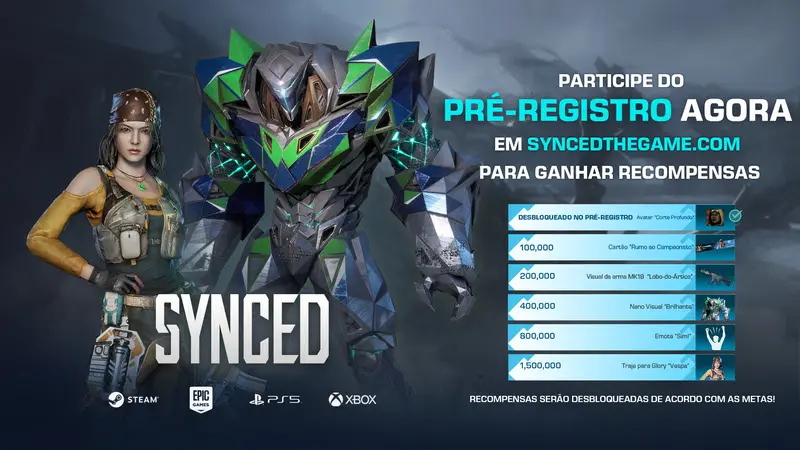The image size is (800, 450).
Task: Select the 1,500,000 Glory outfit reward row
Action: coord(622,367)
